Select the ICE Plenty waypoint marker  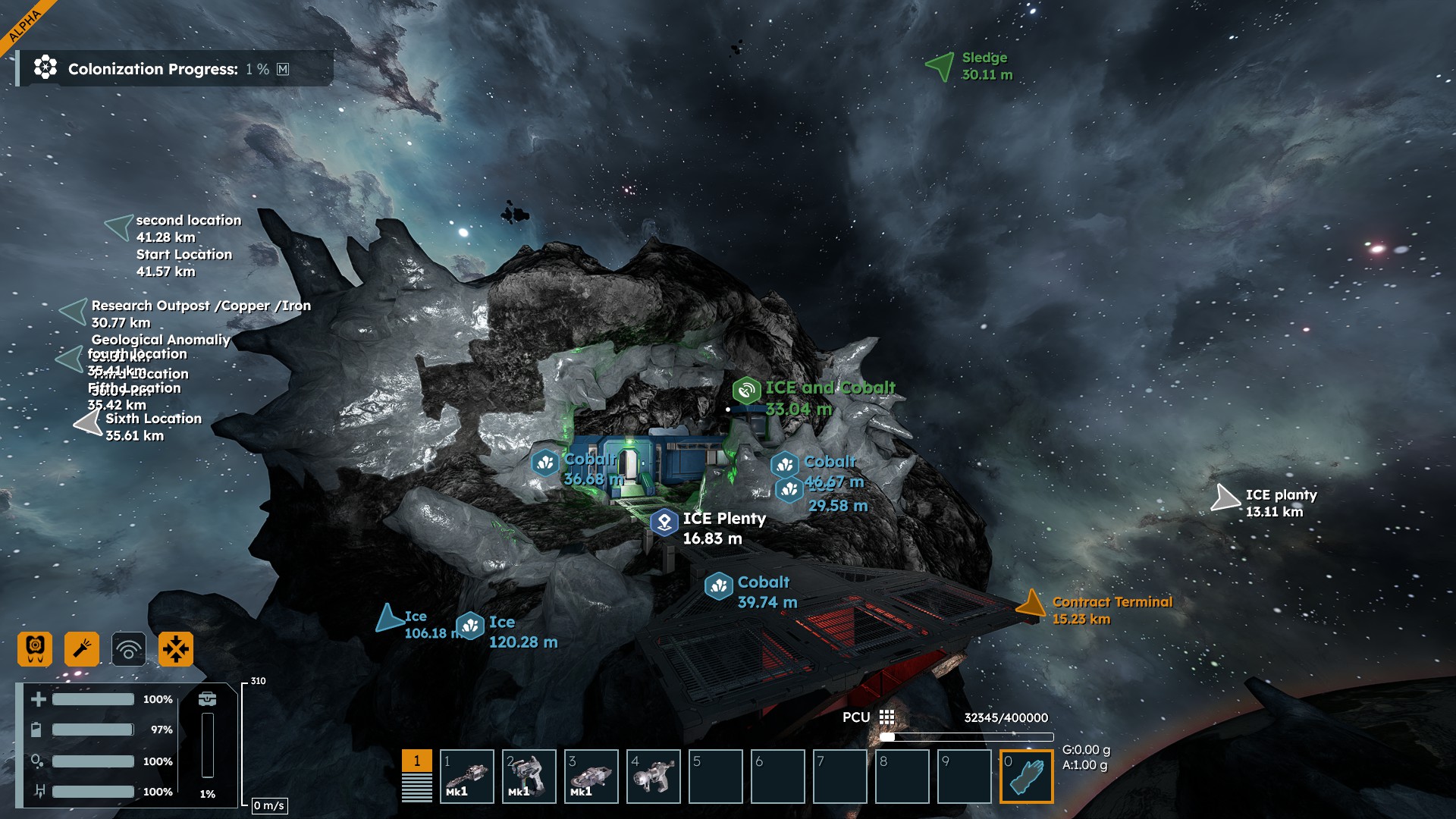point(664,522)
